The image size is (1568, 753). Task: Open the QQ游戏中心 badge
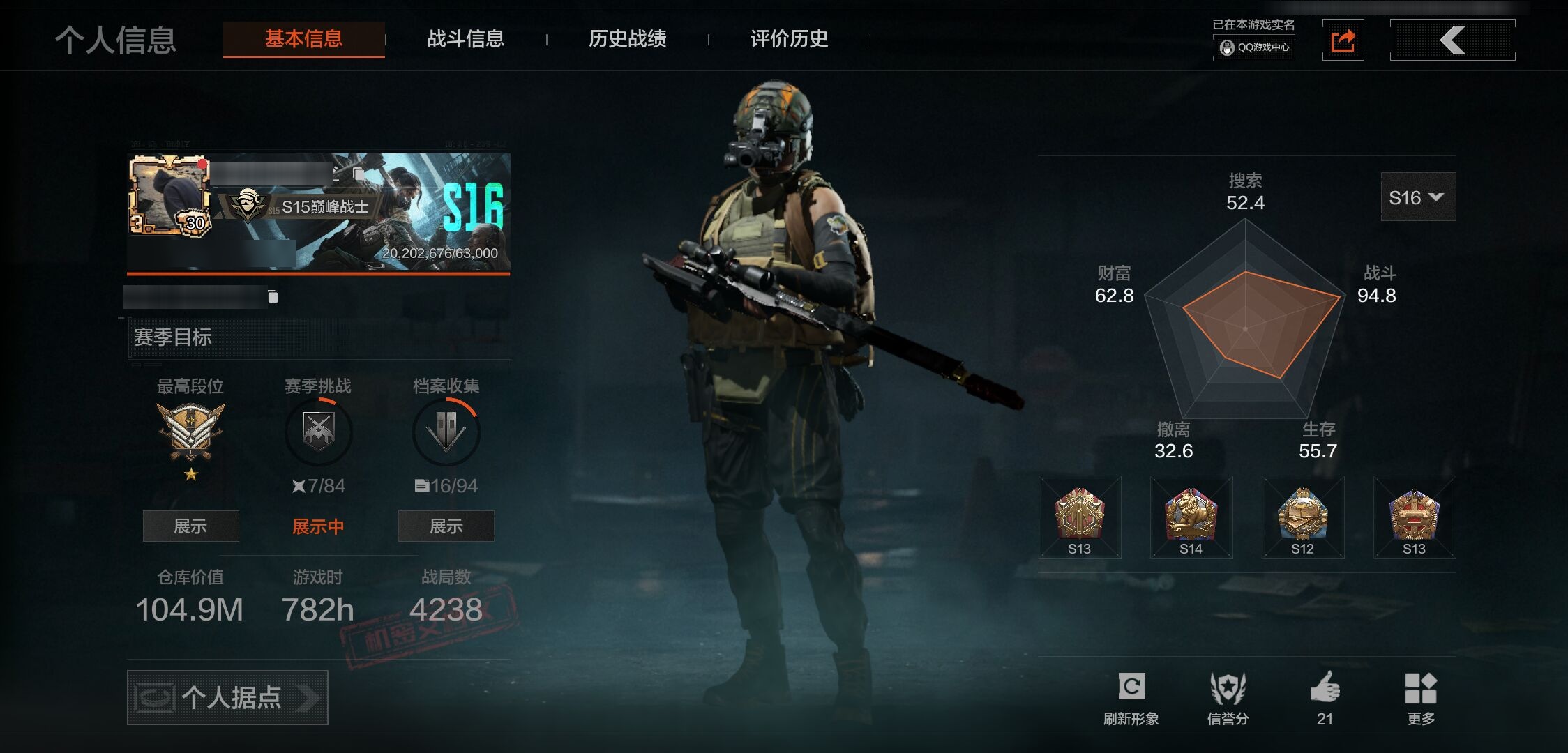(x=1254, y=47)
